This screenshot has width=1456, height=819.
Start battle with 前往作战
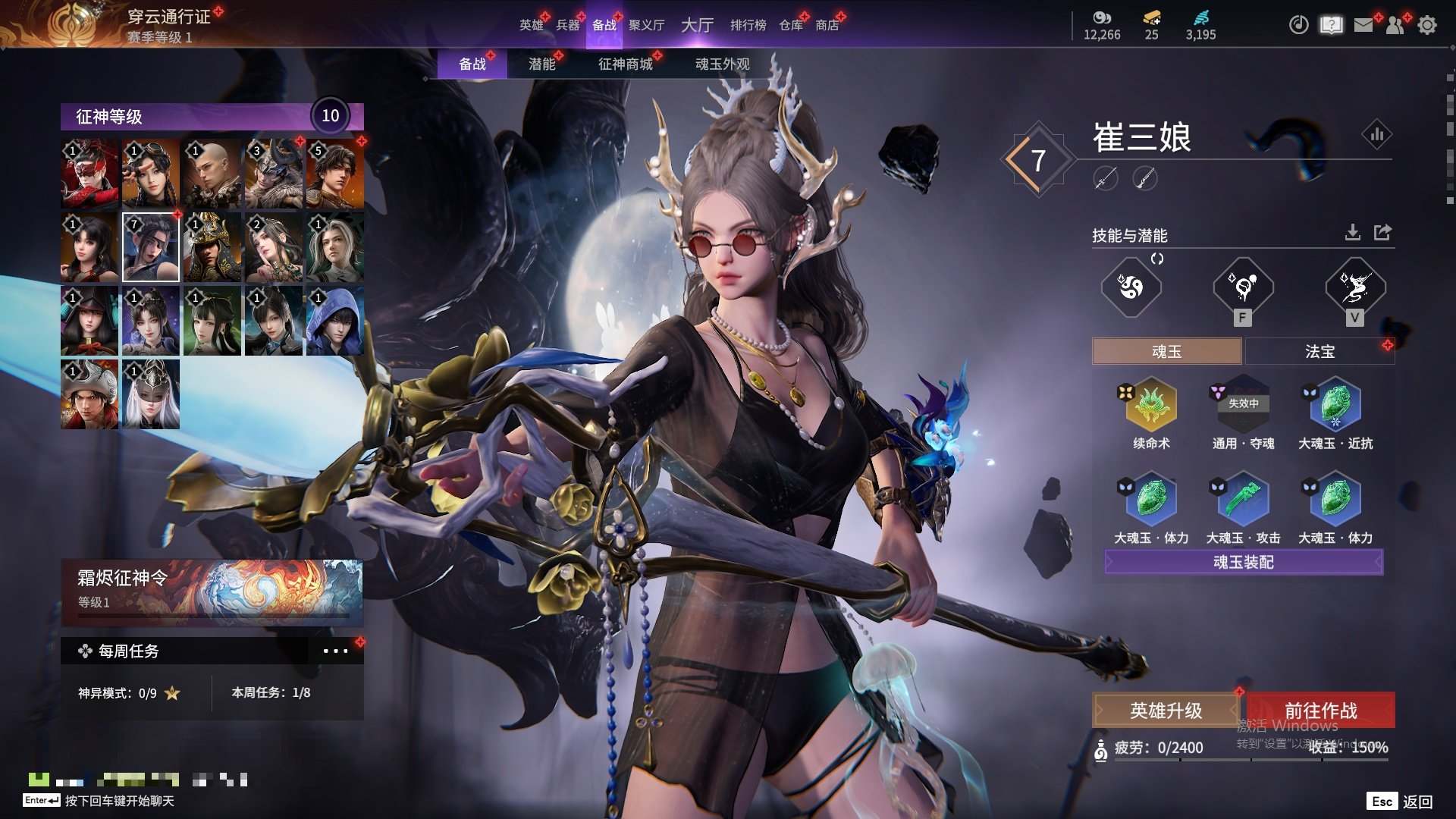pyautogui.click(x=1320, y=711)
